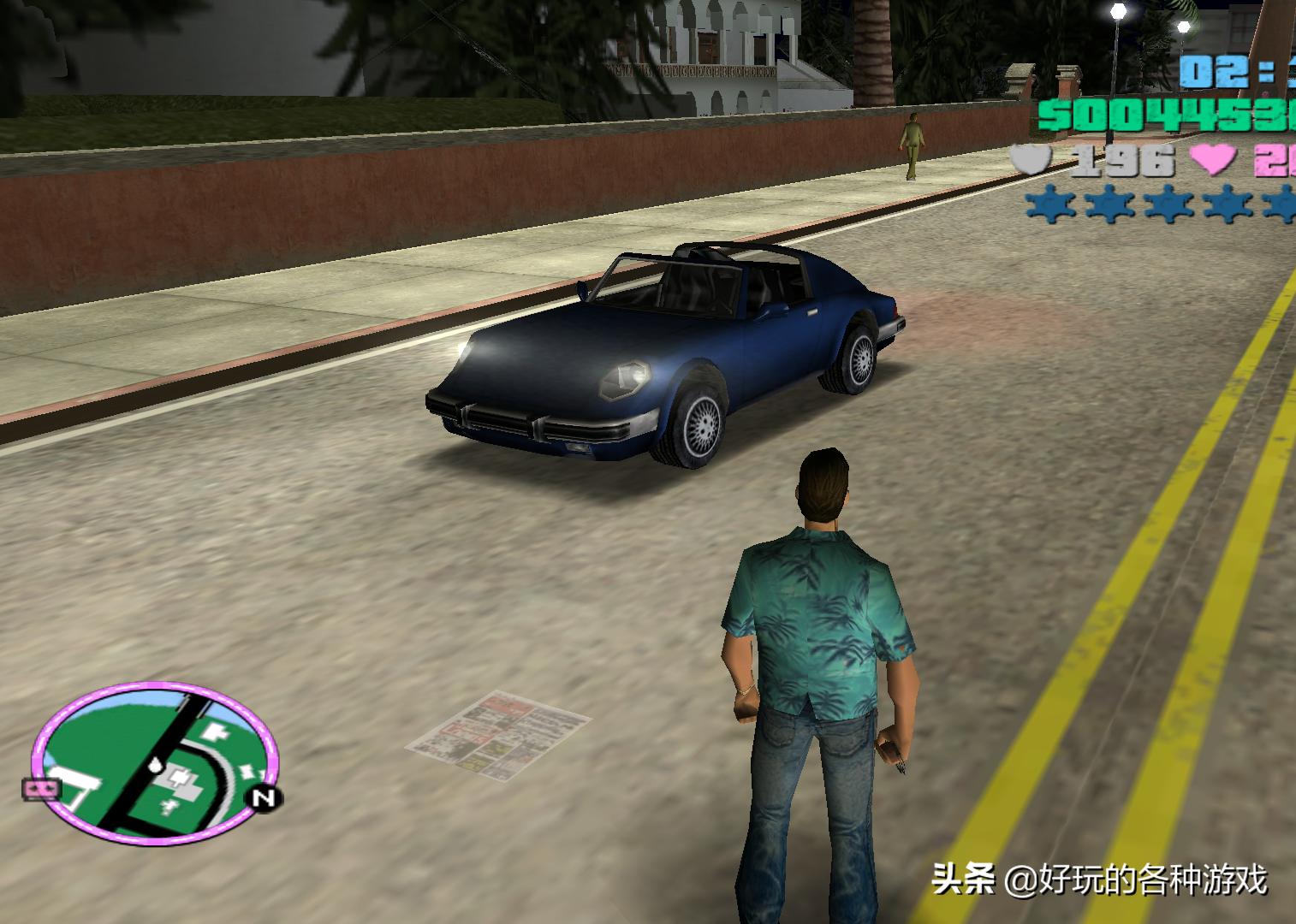
Task: Click the white player blip on the minimap
Action: pyautogui.click(x=155, y=765)
